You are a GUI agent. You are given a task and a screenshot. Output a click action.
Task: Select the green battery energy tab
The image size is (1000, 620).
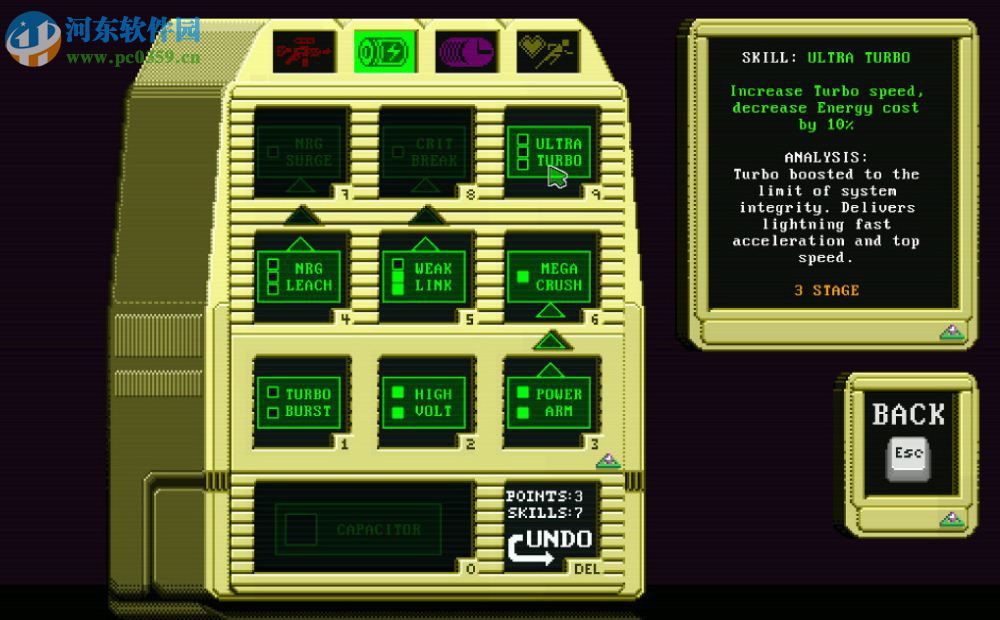pos(385,51)
